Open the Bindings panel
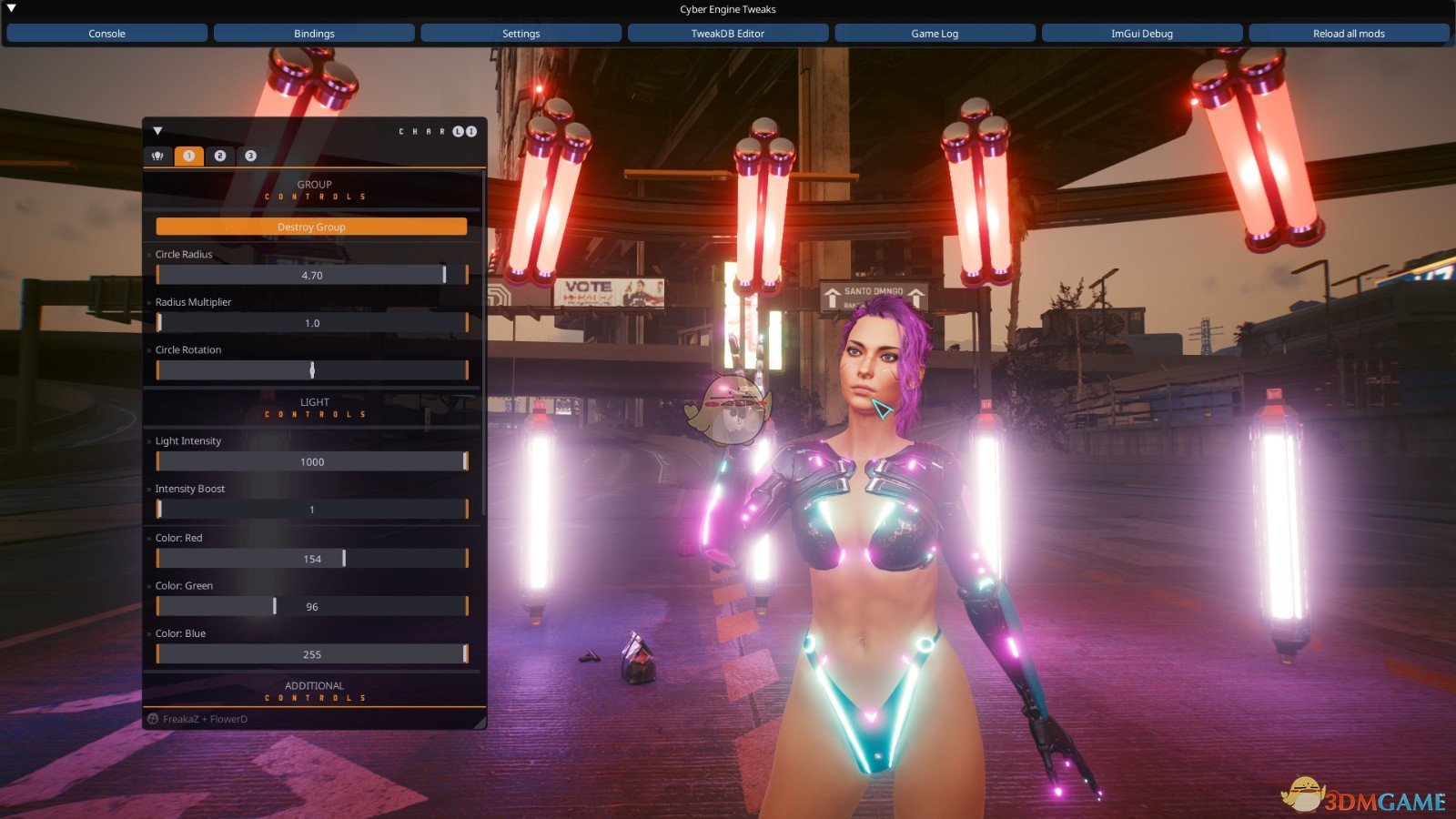Image resolution: width=1456 pixels, height=819 pixels. point(314,34)
